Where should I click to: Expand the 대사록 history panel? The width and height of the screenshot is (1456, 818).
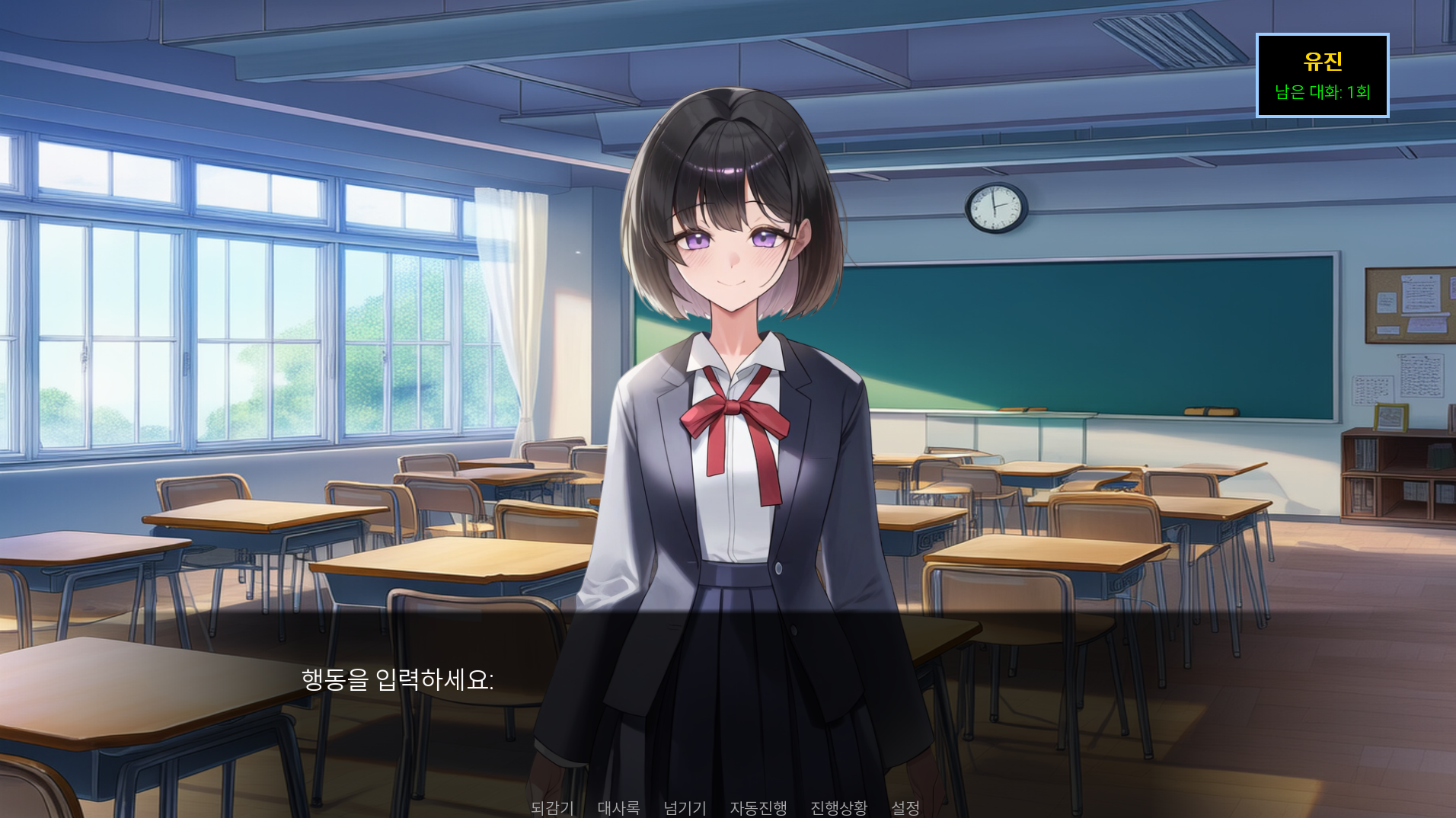[x=618, y=809]
